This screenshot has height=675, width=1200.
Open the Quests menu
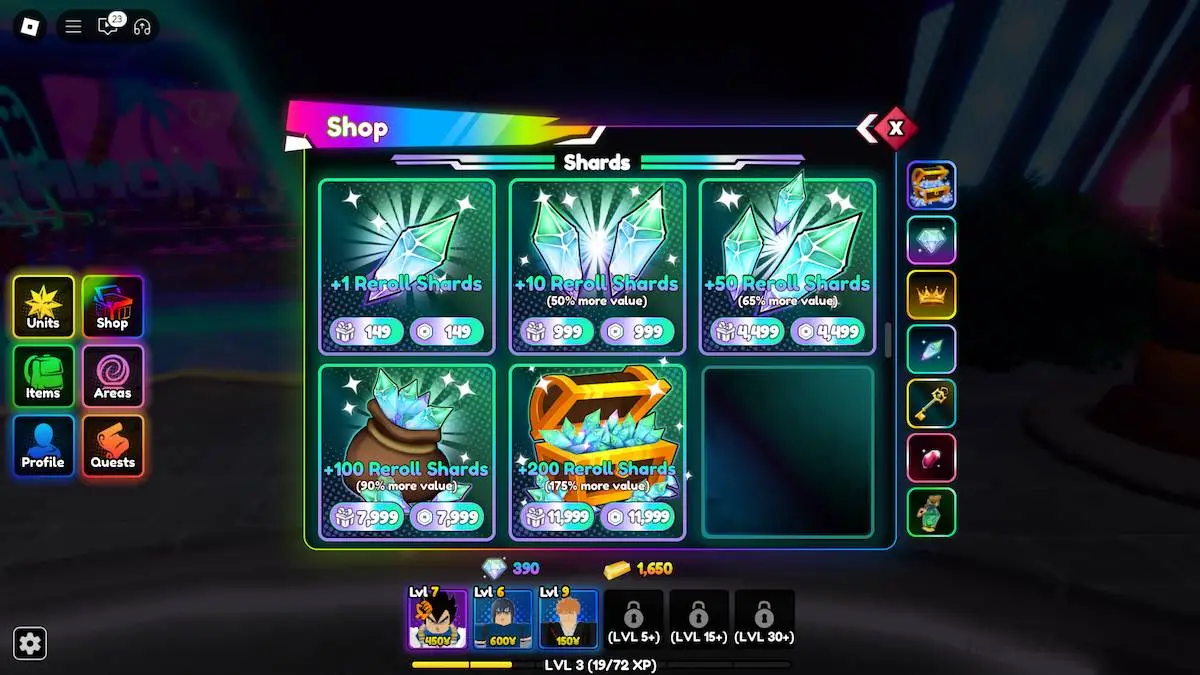click(x=113, y=446)
